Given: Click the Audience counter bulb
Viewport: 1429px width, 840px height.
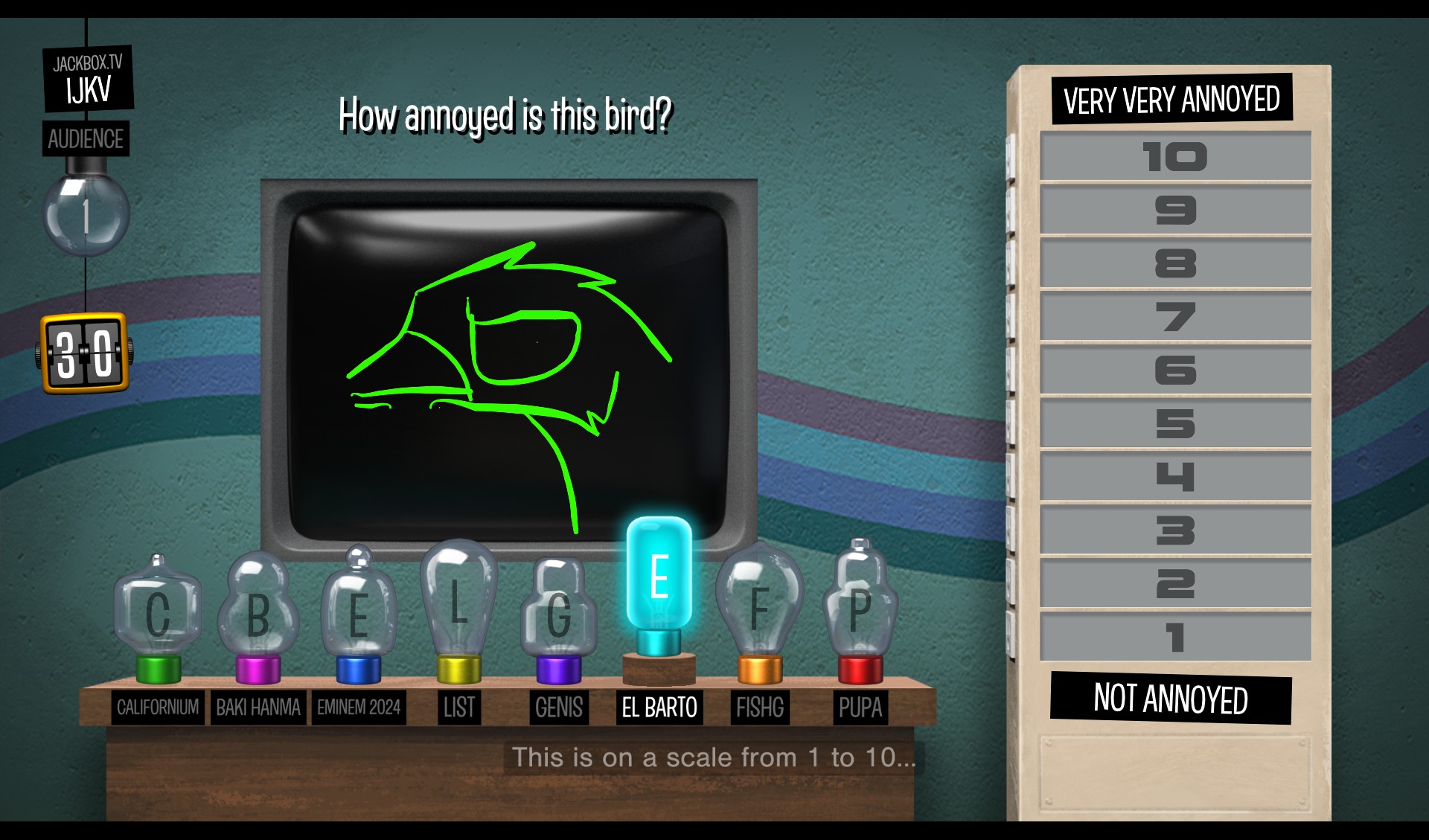Looking at the screenshot, I should coord(86,215).
